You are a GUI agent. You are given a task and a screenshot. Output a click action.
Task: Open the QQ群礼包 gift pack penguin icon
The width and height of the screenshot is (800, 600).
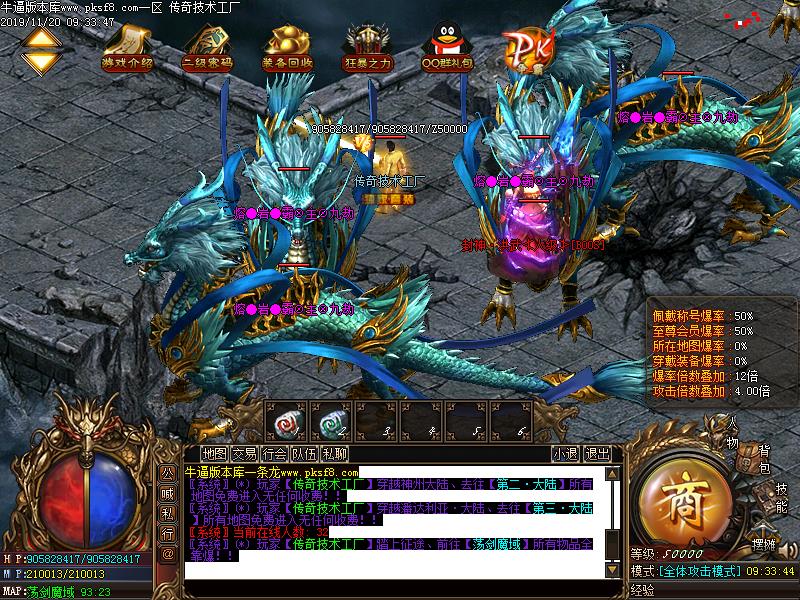coord(447,46)
